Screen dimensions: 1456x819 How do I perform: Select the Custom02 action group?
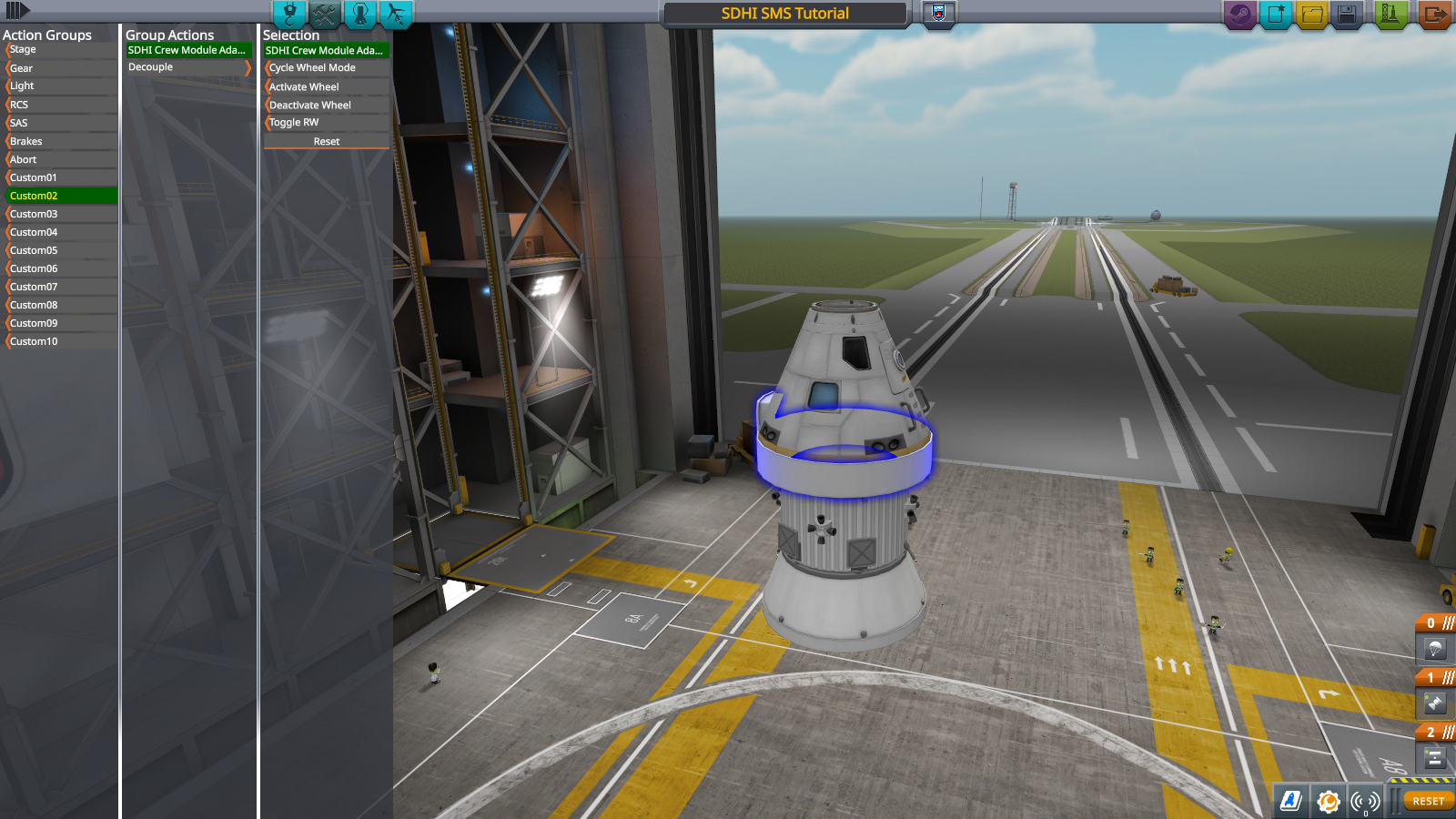(60, 196)
